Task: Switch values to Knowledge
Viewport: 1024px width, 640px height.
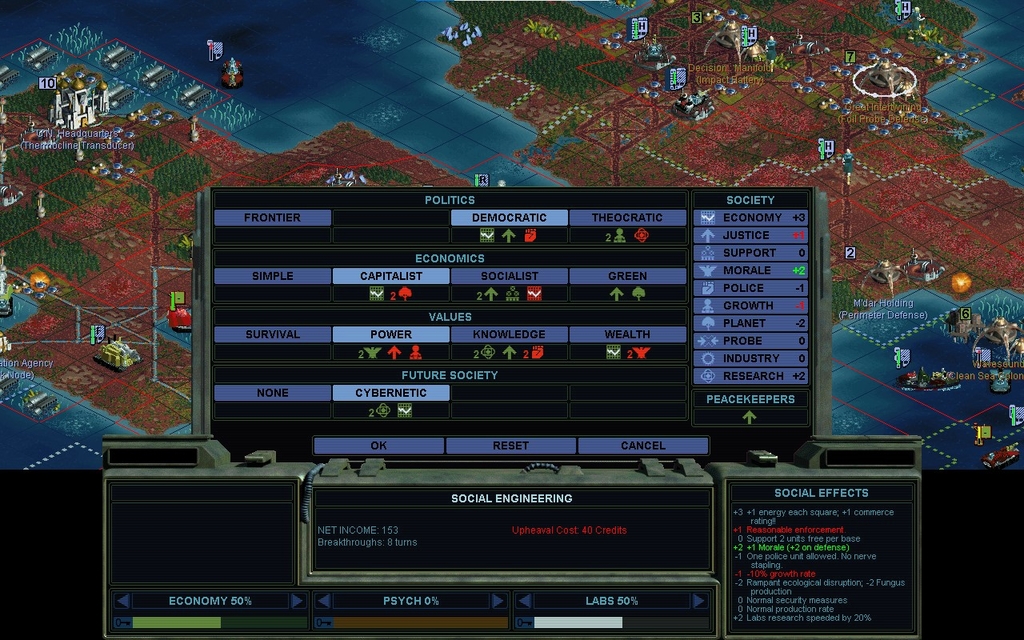Action: click(x=509, y=334)
